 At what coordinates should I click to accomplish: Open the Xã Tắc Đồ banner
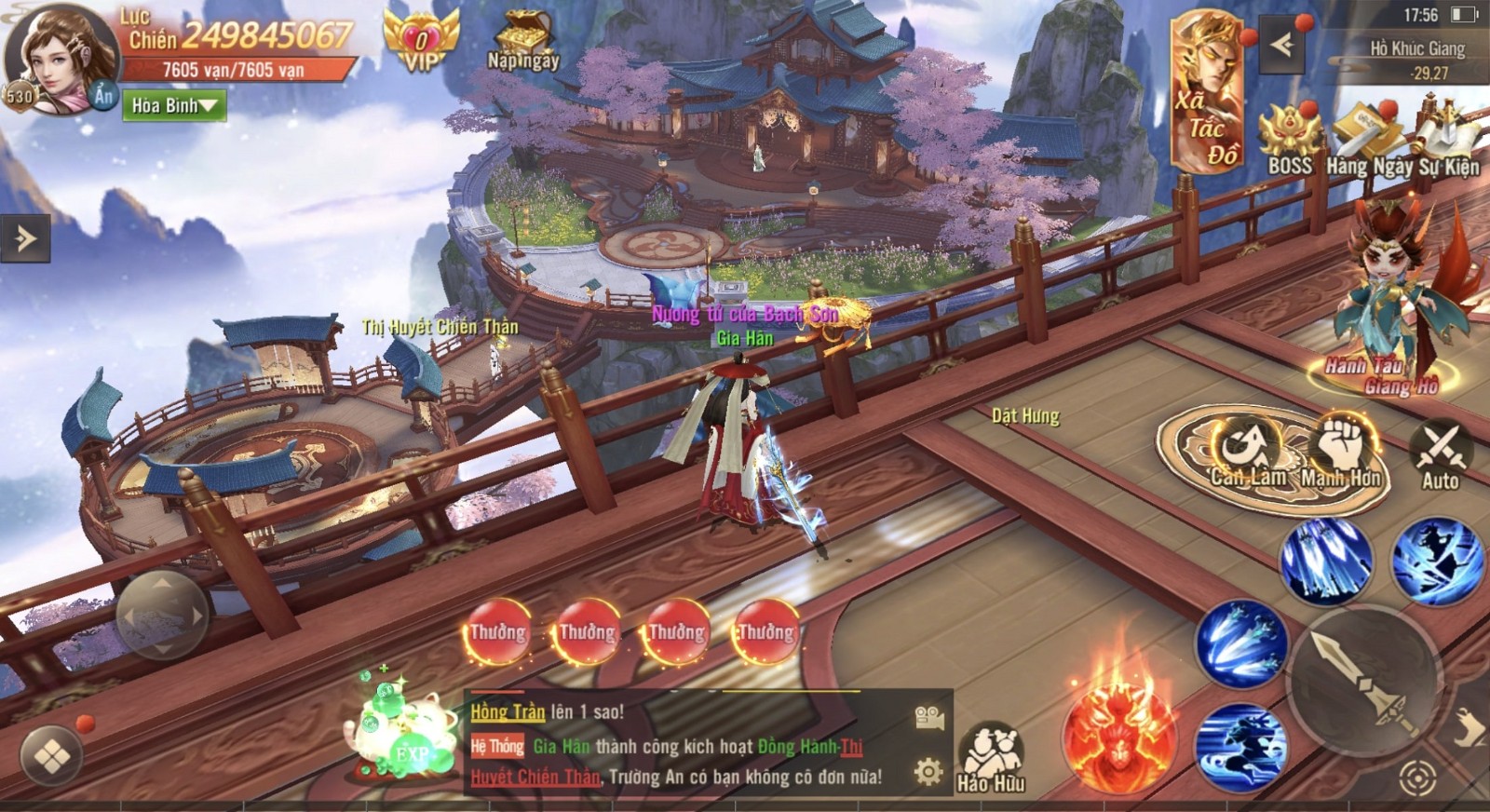click(1207, 93)
